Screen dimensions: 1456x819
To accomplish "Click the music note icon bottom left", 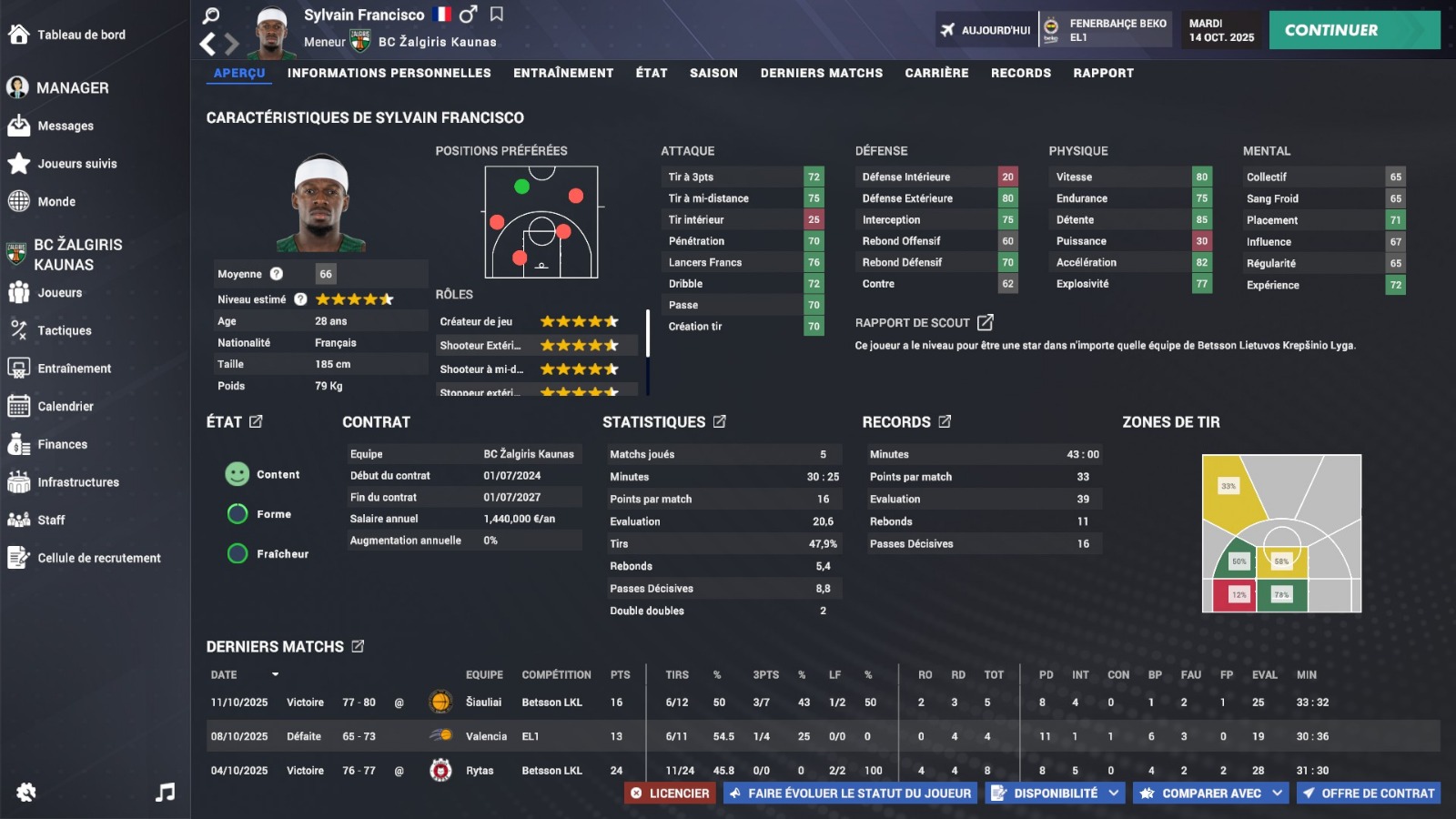I will (x=164, y=793).
